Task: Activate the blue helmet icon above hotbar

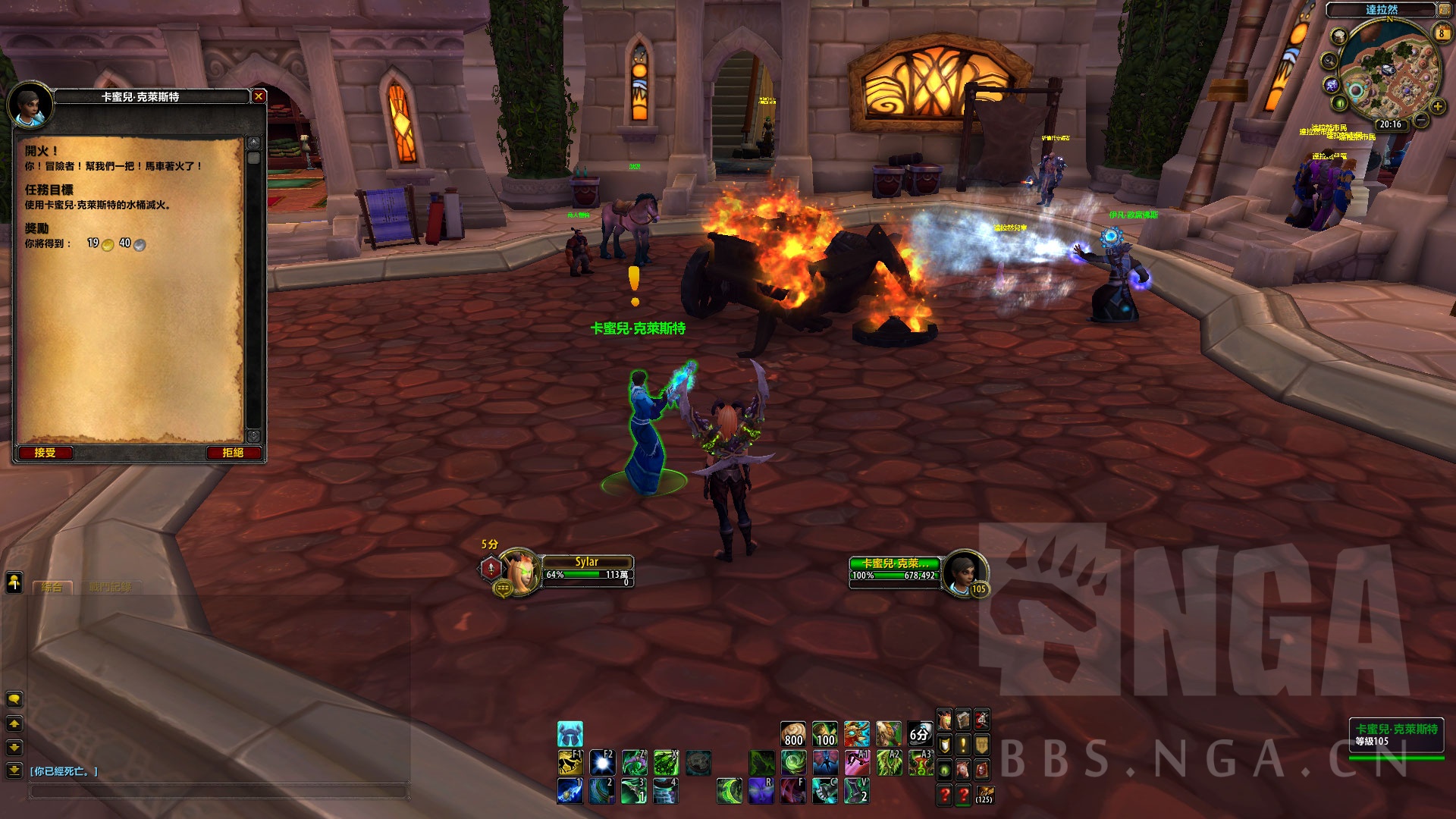Action: (570, 734)
